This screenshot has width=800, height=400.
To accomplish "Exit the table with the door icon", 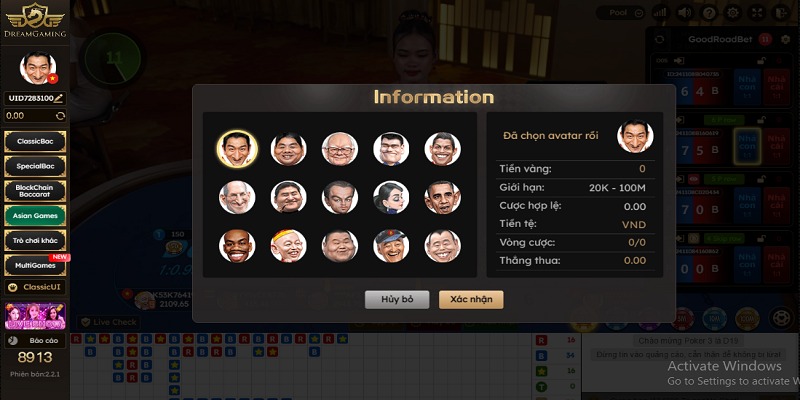I will click(783, 13).
